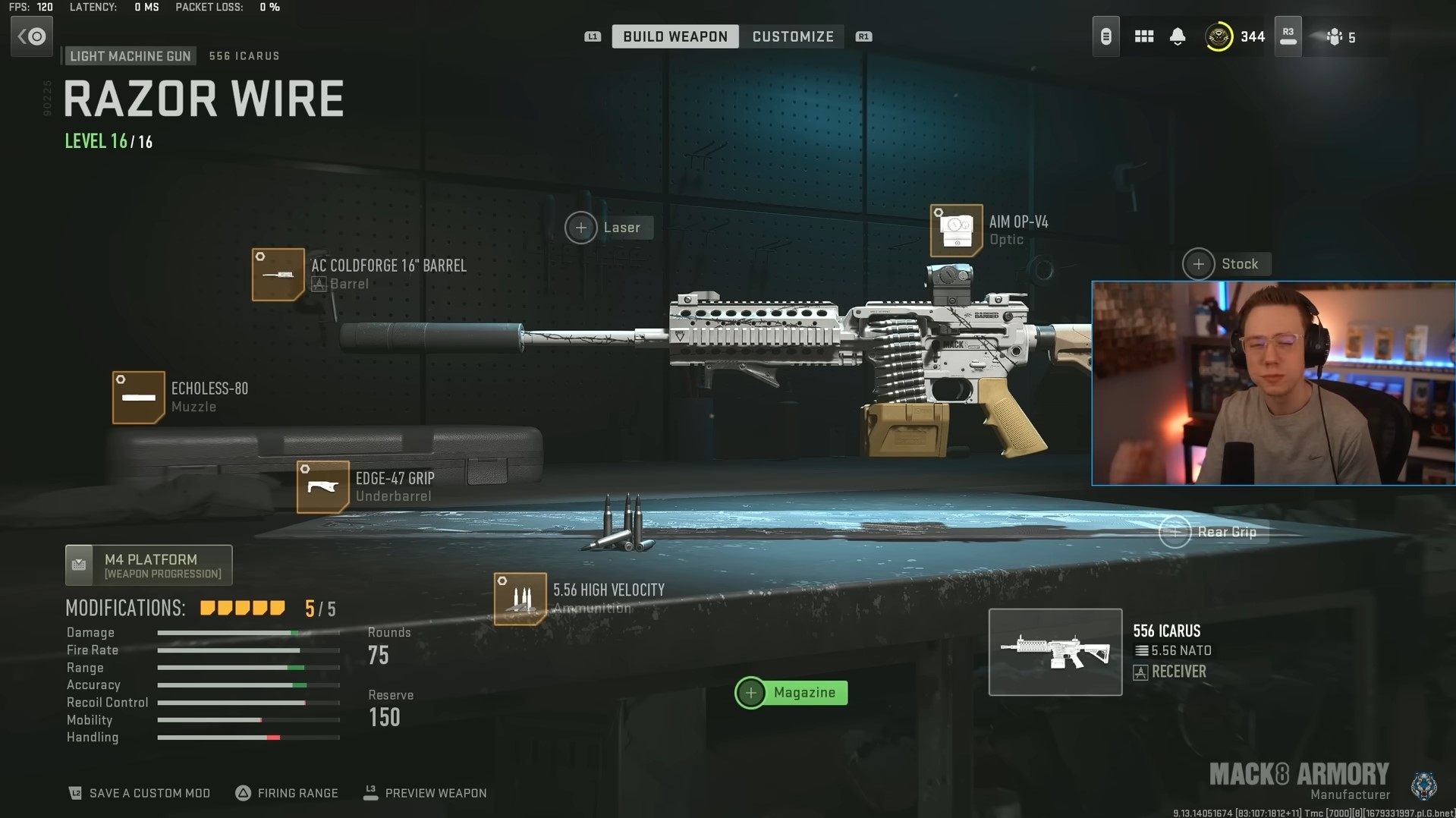1456x818 pixels.
Task: Select the 556 Icarus receiver thumbnail
Action: [1055, 651]
